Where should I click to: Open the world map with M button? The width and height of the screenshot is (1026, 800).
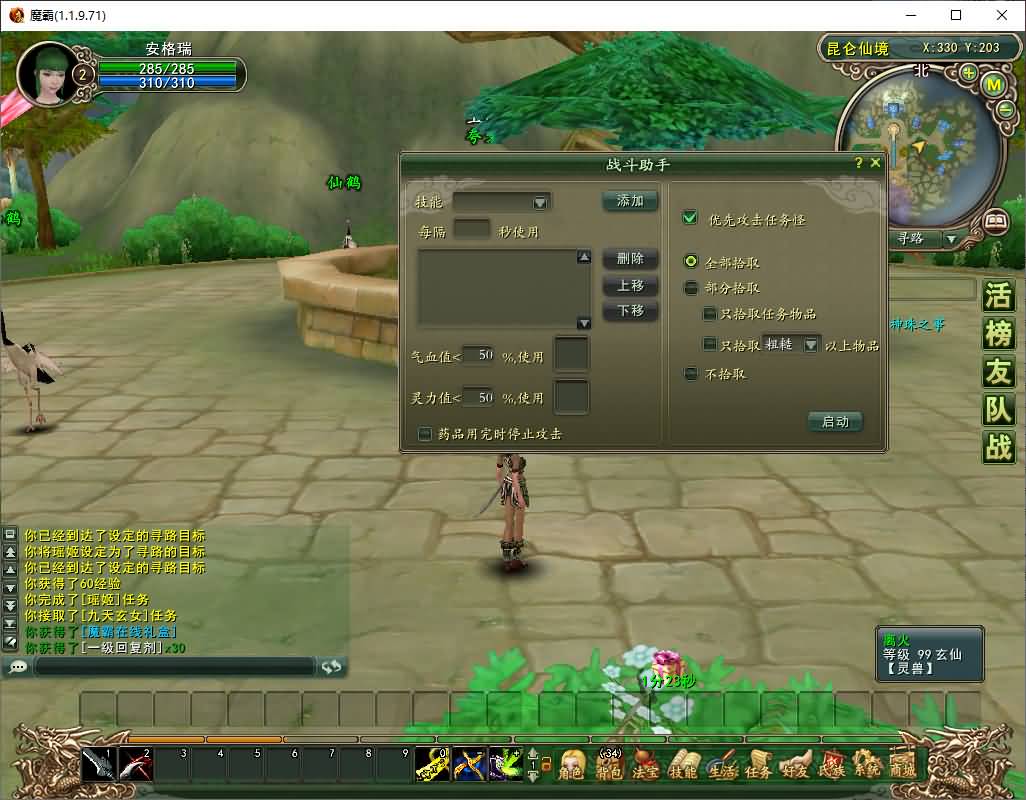994,85
